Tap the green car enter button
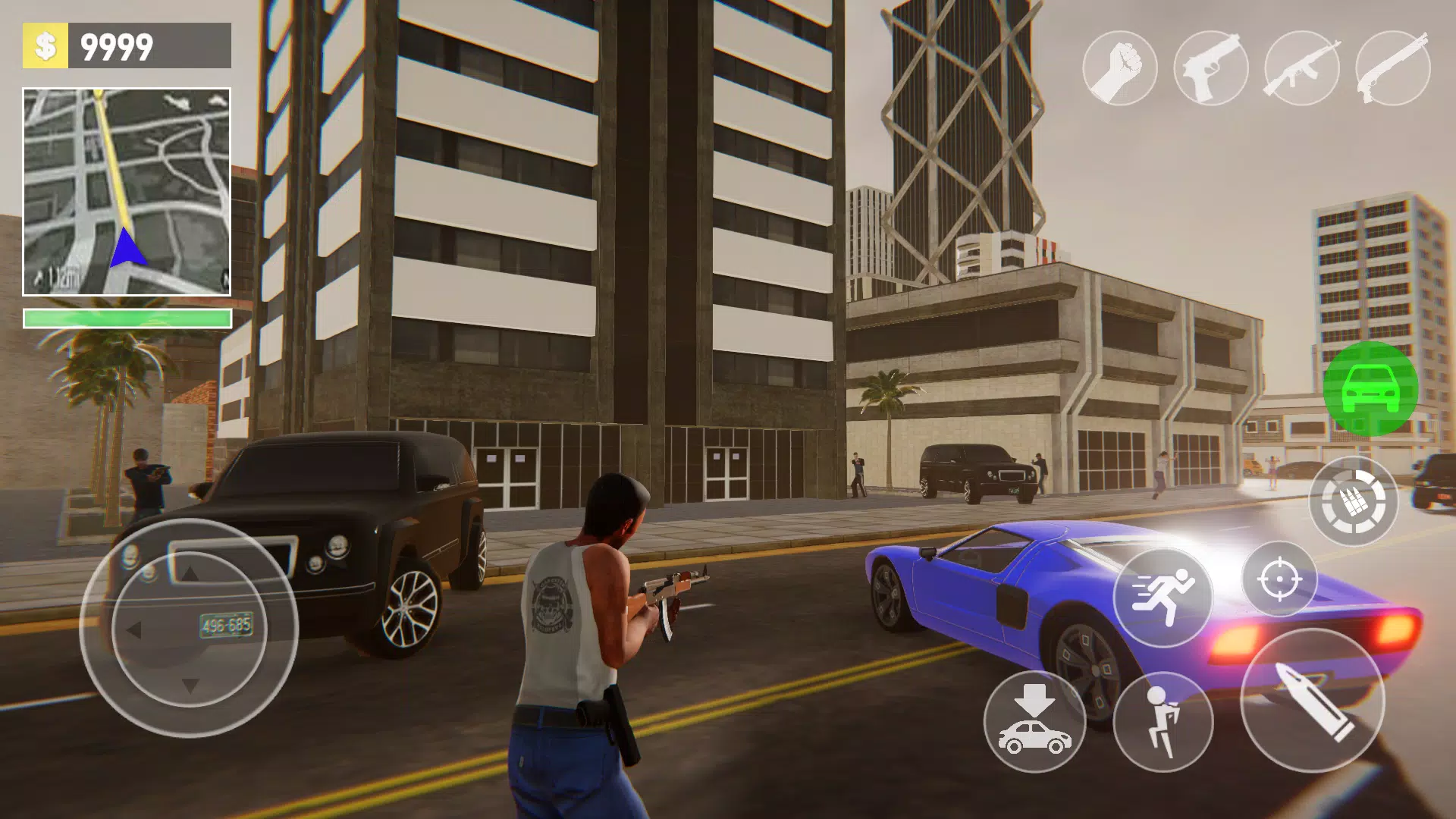The image size is (1456, 819). 1370,388
